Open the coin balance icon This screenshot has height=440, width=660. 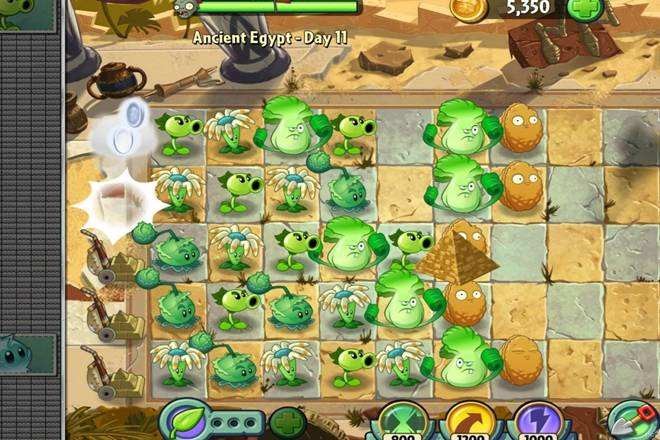coord(468,9)
